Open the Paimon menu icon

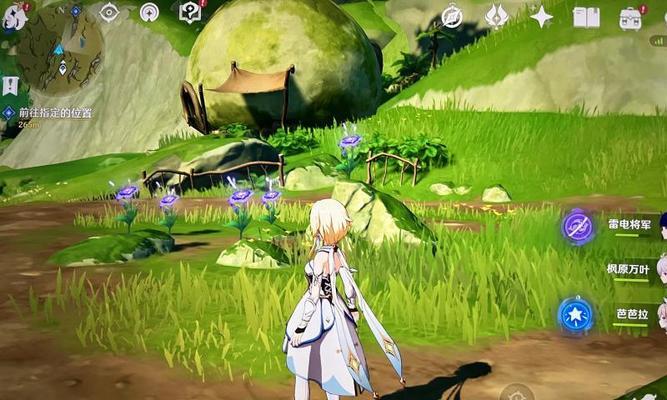(12, 18)
